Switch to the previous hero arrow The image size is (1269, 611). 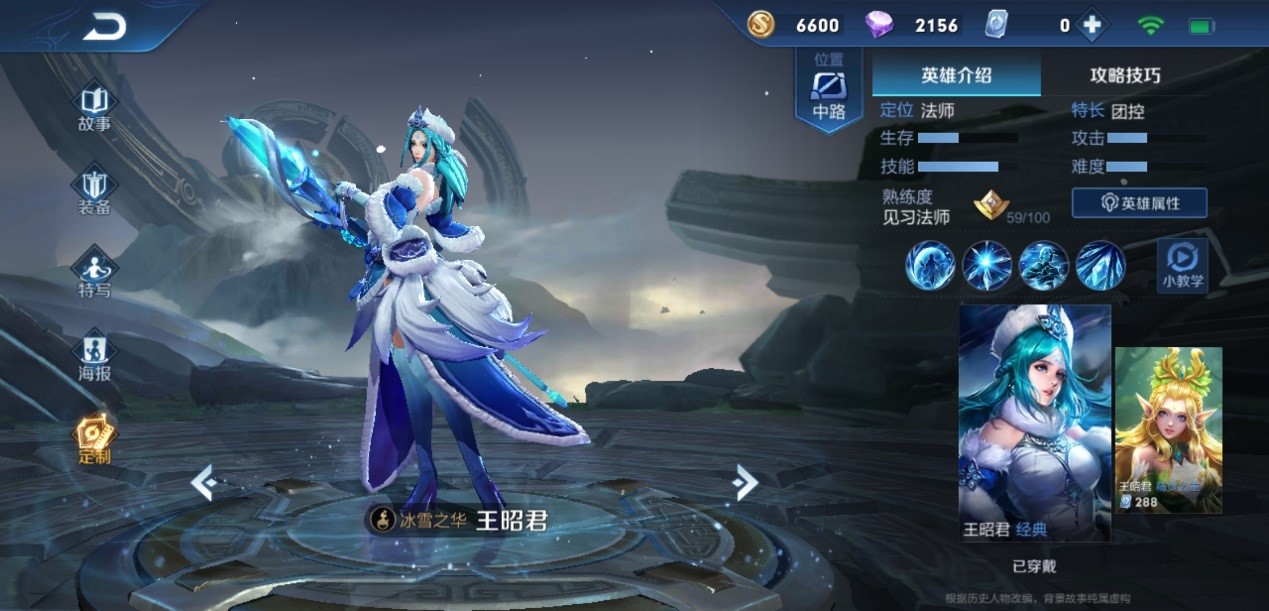(x=204, y=483)
